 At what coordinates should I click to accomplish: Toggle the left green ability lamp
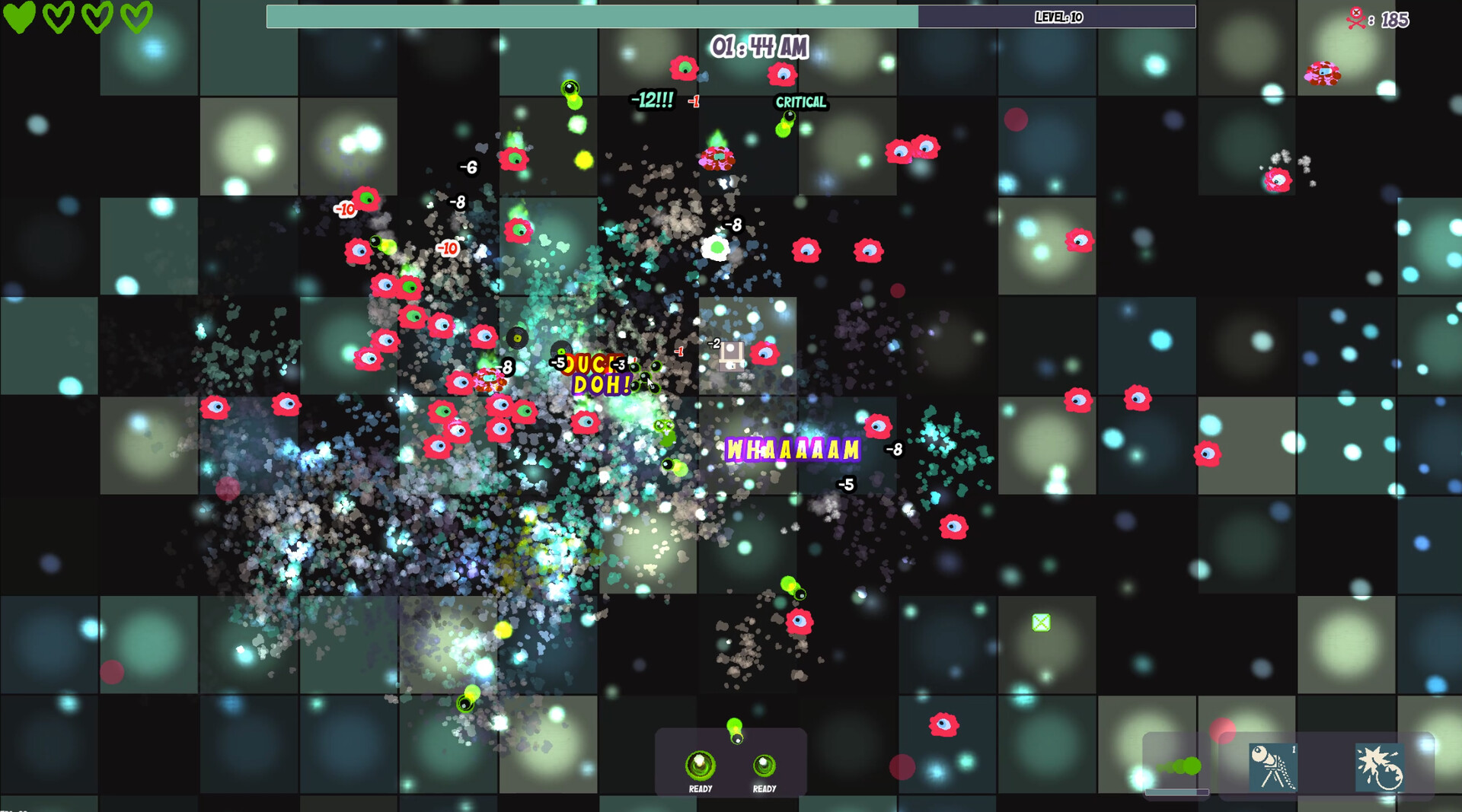(701, 764)
